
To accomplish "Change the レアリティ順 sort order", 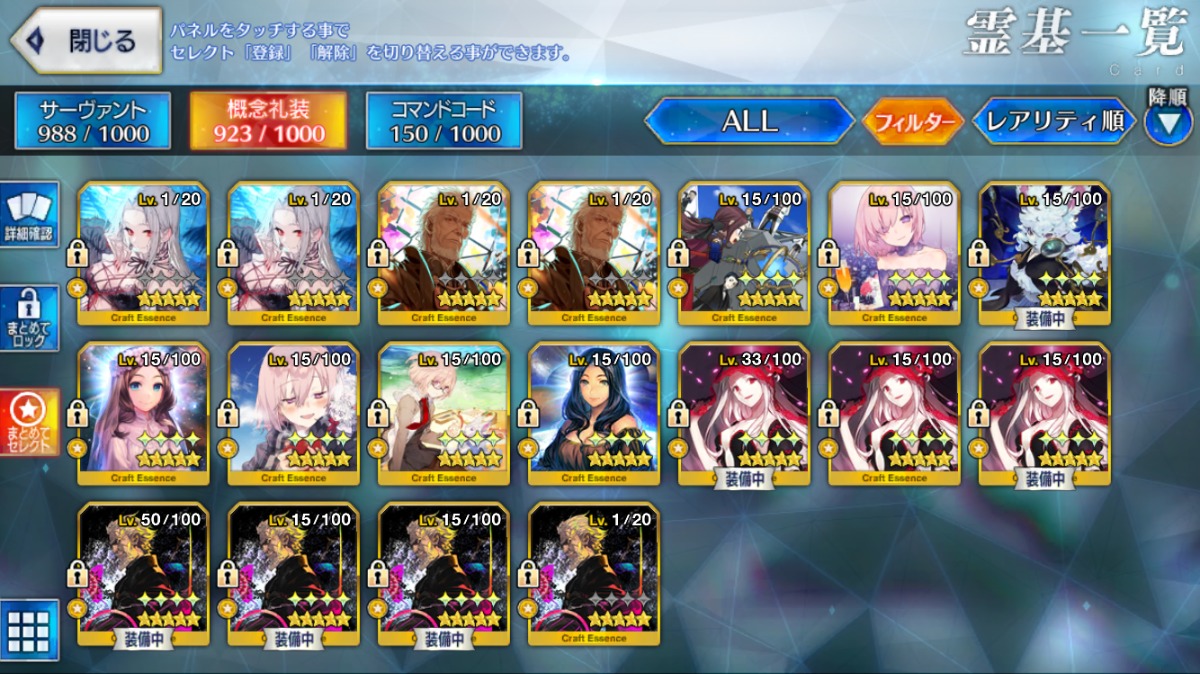I will coord(1053,122).
